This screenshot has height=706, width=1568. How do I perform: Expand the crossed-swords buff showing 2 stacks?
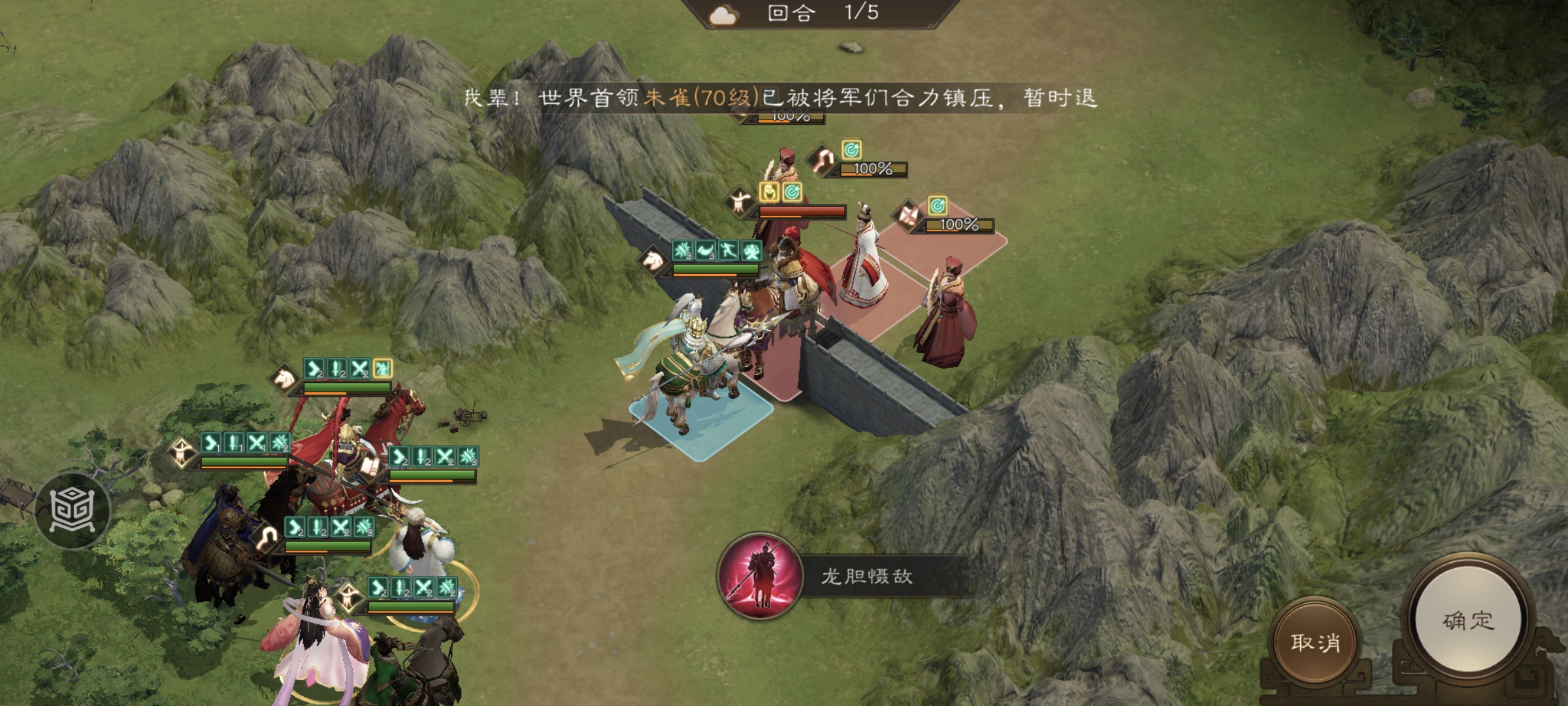360,369
